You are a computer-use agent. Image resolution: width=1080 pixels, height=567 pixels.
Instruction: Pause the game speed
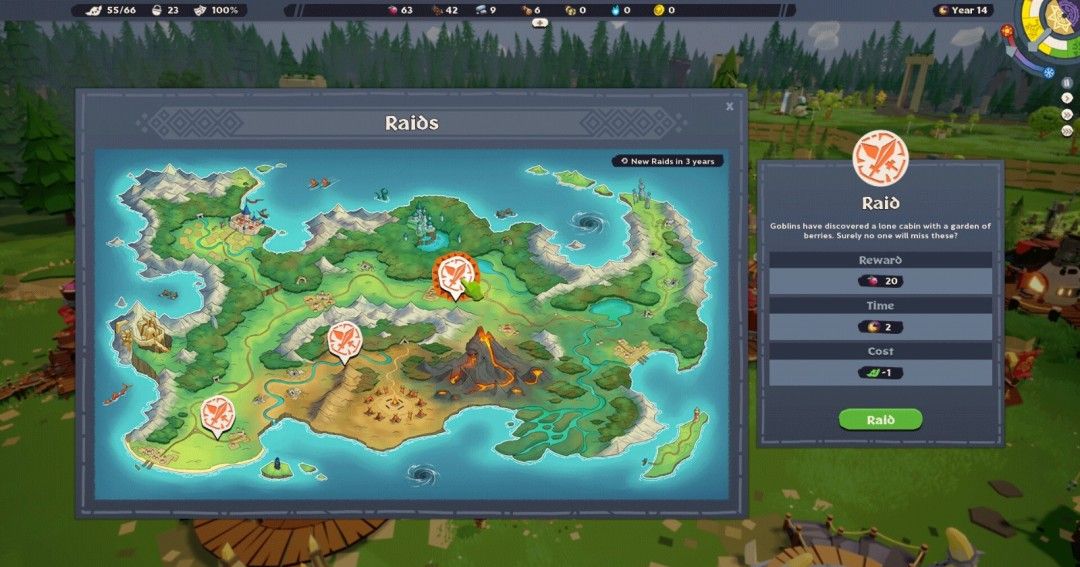[1067, 82]
